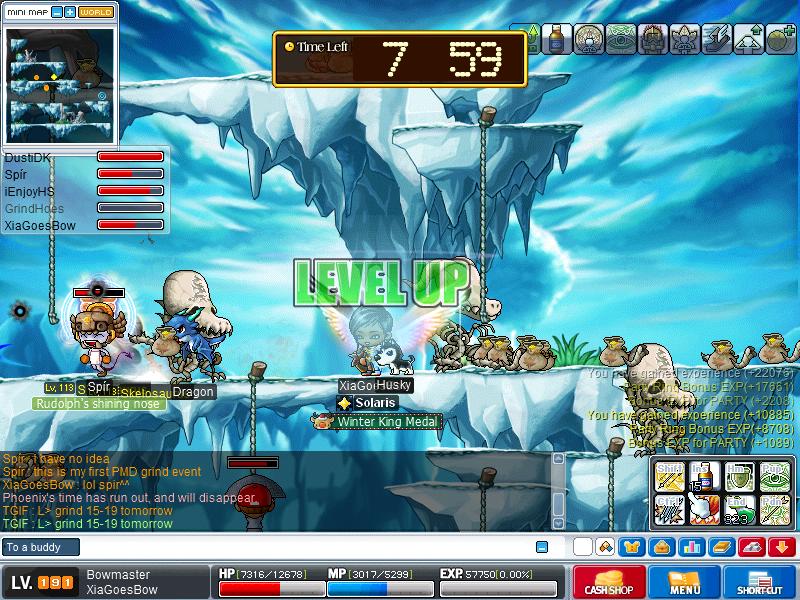This screenshot has height=600, width=800.
Task: Open the 'To a buddy' chat target selector
Action: (x=40, y=547)
